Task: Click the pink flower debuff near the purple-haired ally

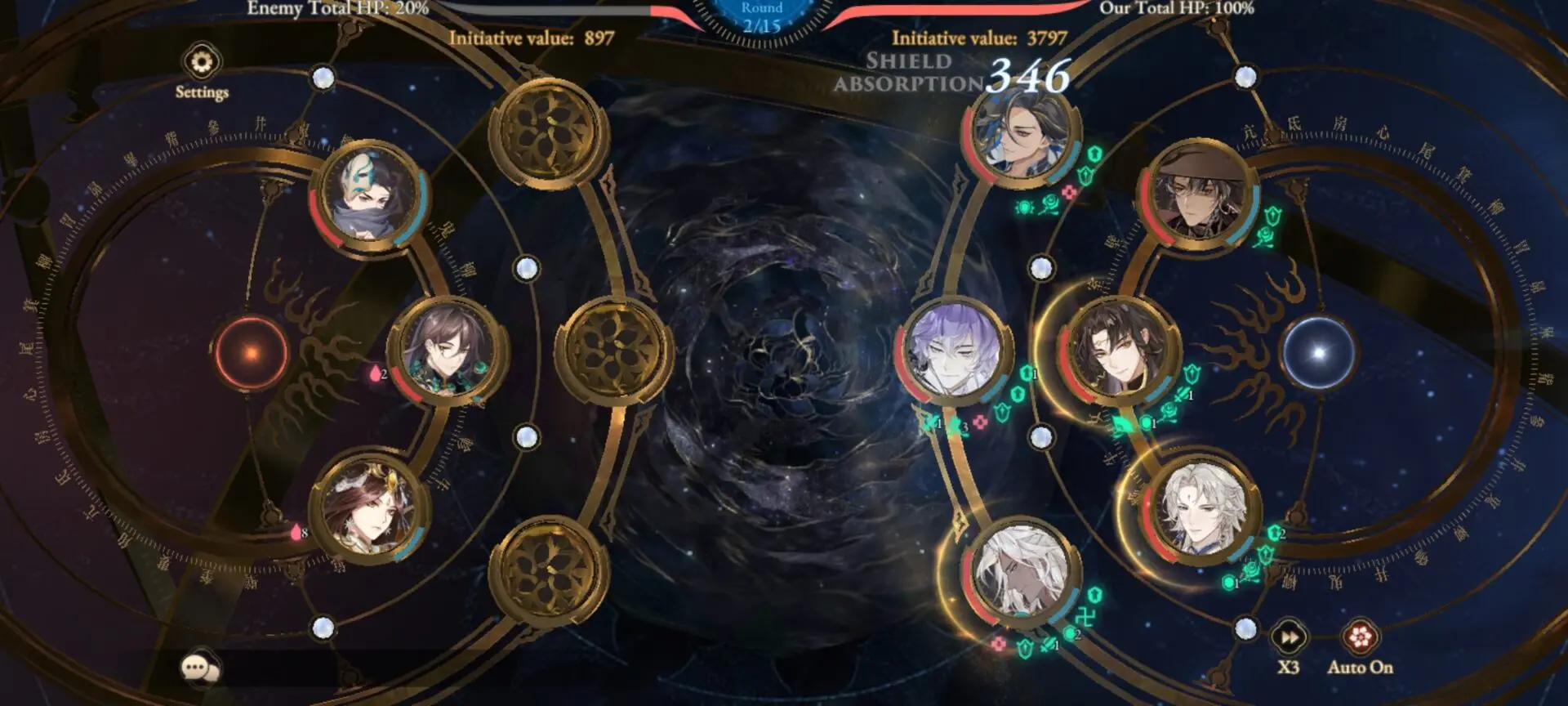Action: pyautogui.click(x=980, y=420)
